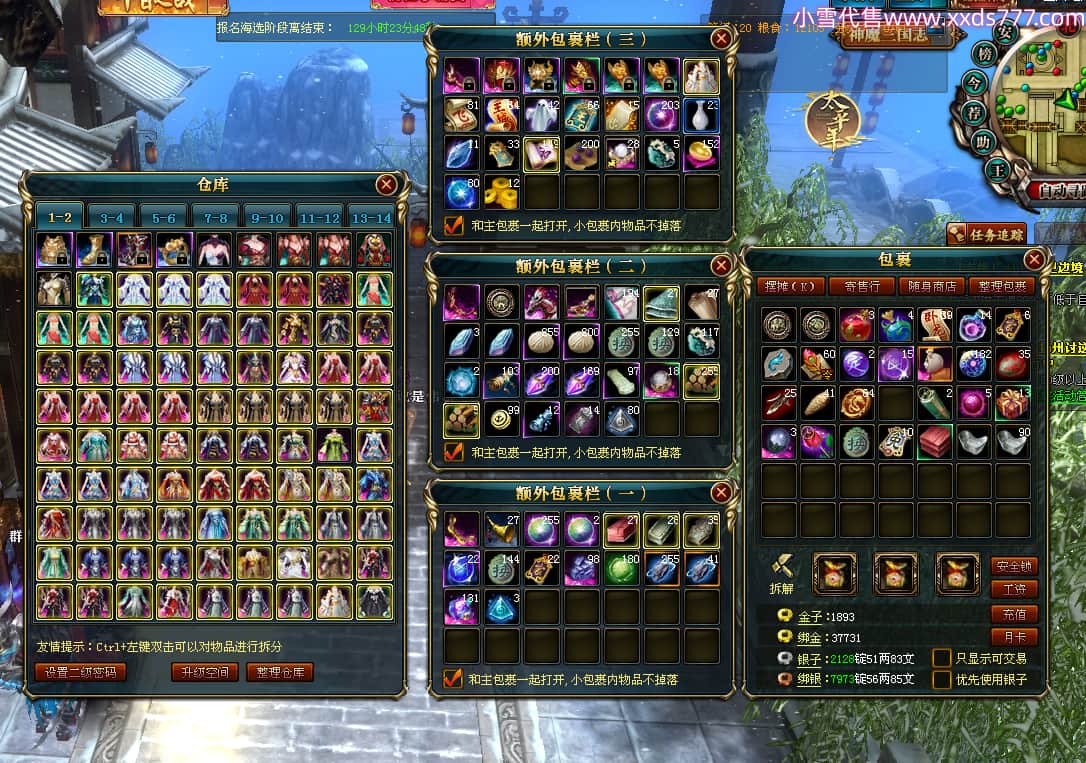Open the 随身商店 portable shop

click(933, 286)
